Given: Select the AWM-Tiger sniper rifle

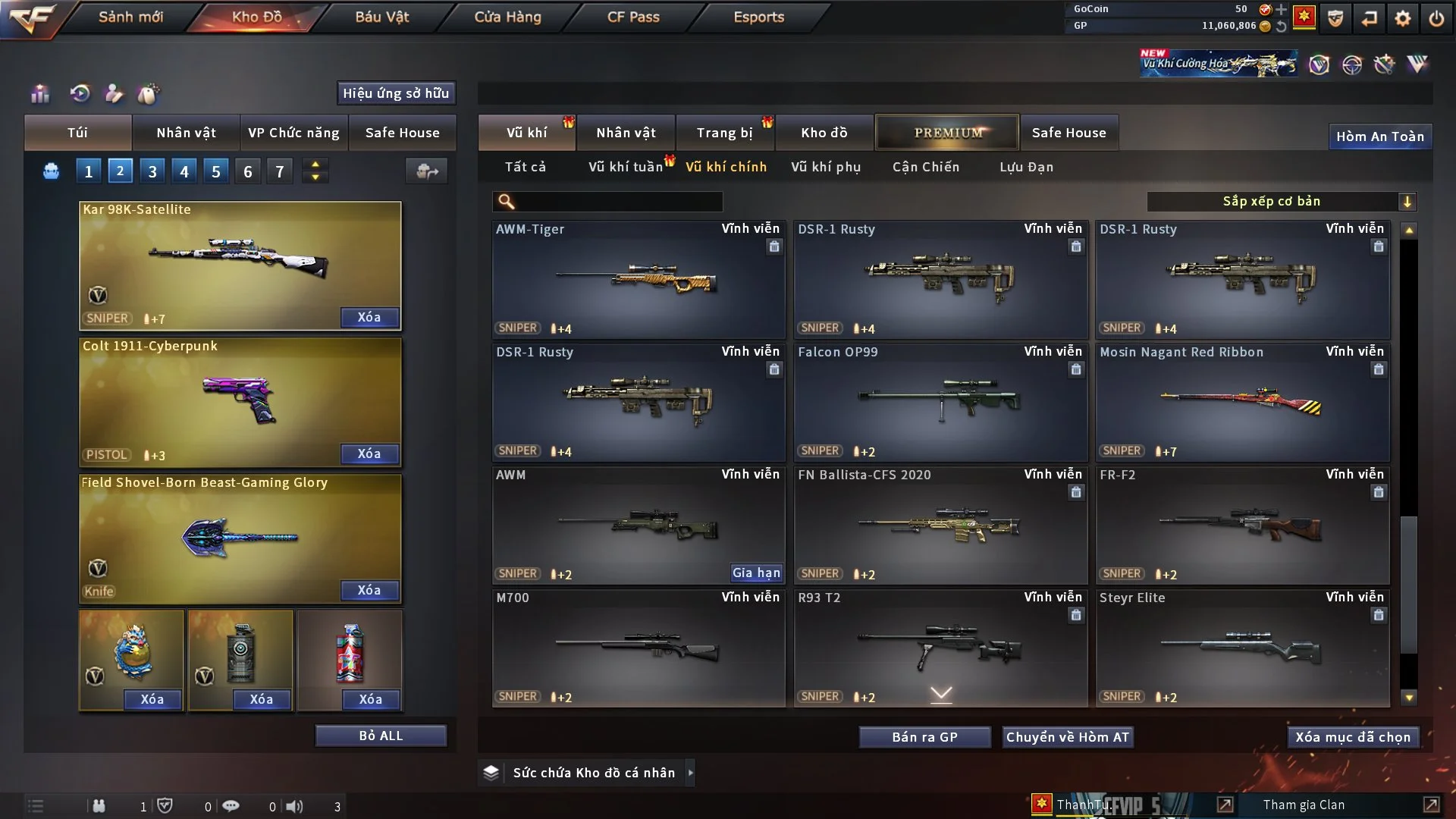Looking at the screenshot, I should pos(638,279).
